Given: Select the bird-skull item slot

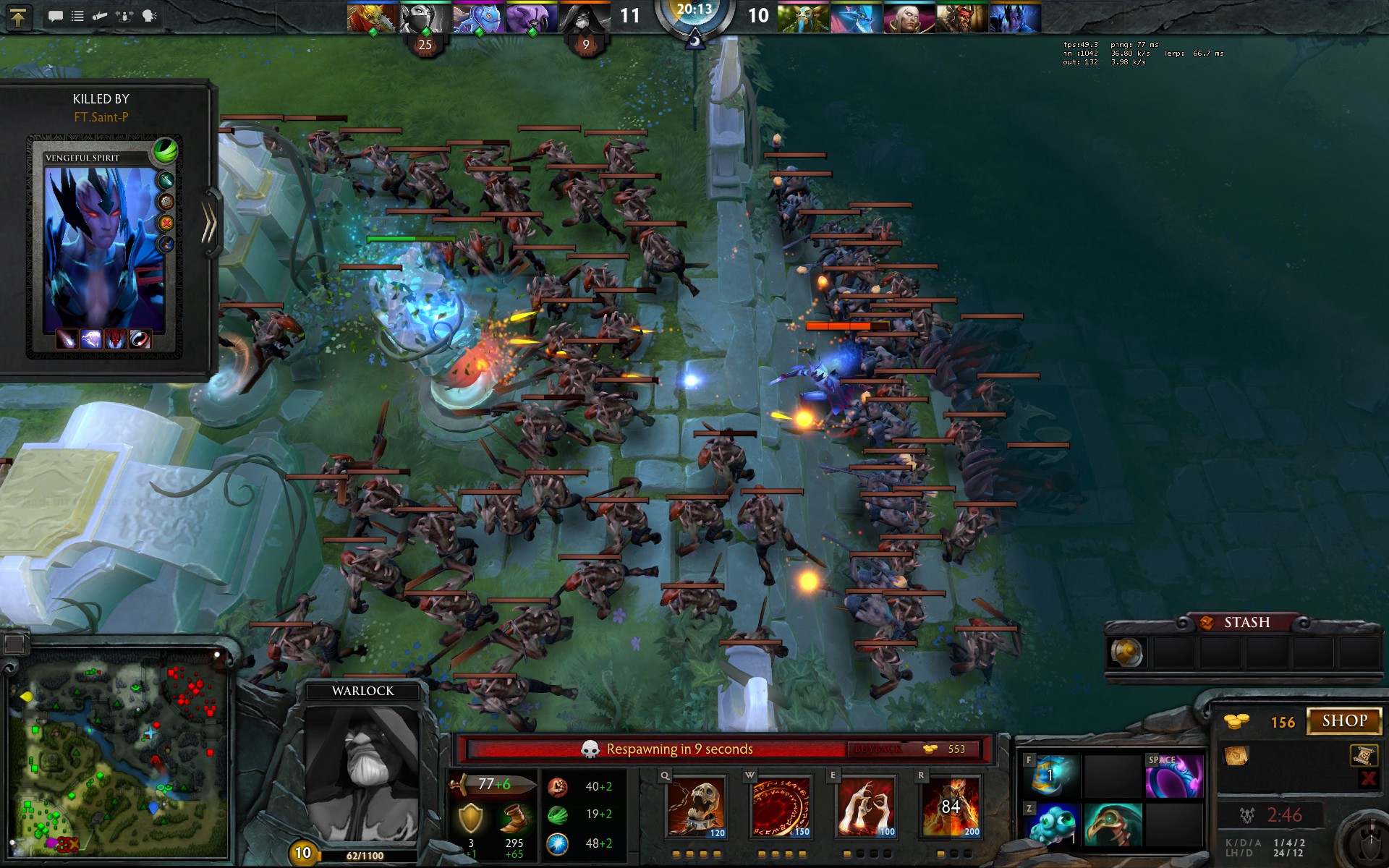Looking at the screenshot, I should pos(1113,824).
